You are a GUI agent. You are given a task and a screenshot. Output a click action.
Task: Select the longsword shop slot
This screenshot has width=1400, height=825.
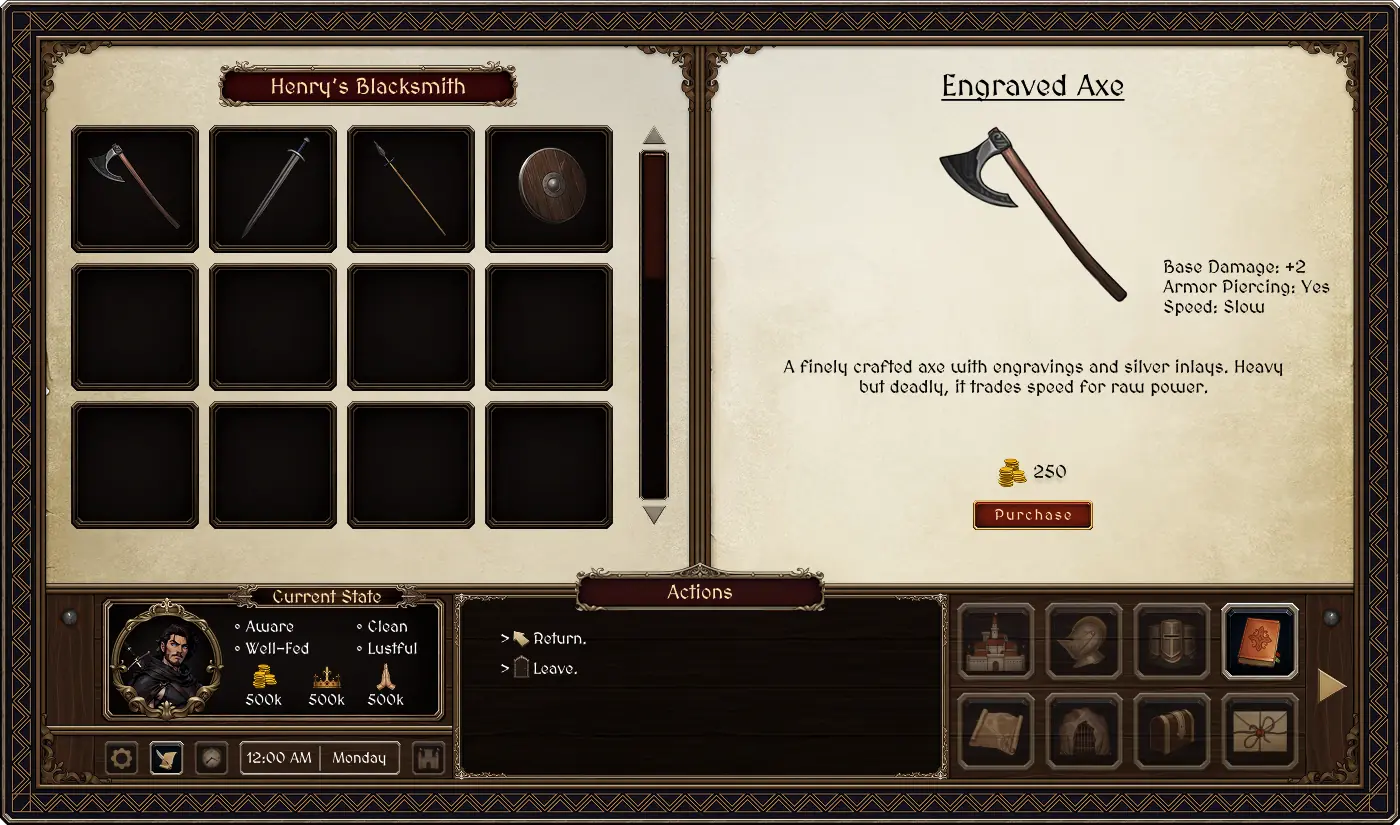point(273,188)
